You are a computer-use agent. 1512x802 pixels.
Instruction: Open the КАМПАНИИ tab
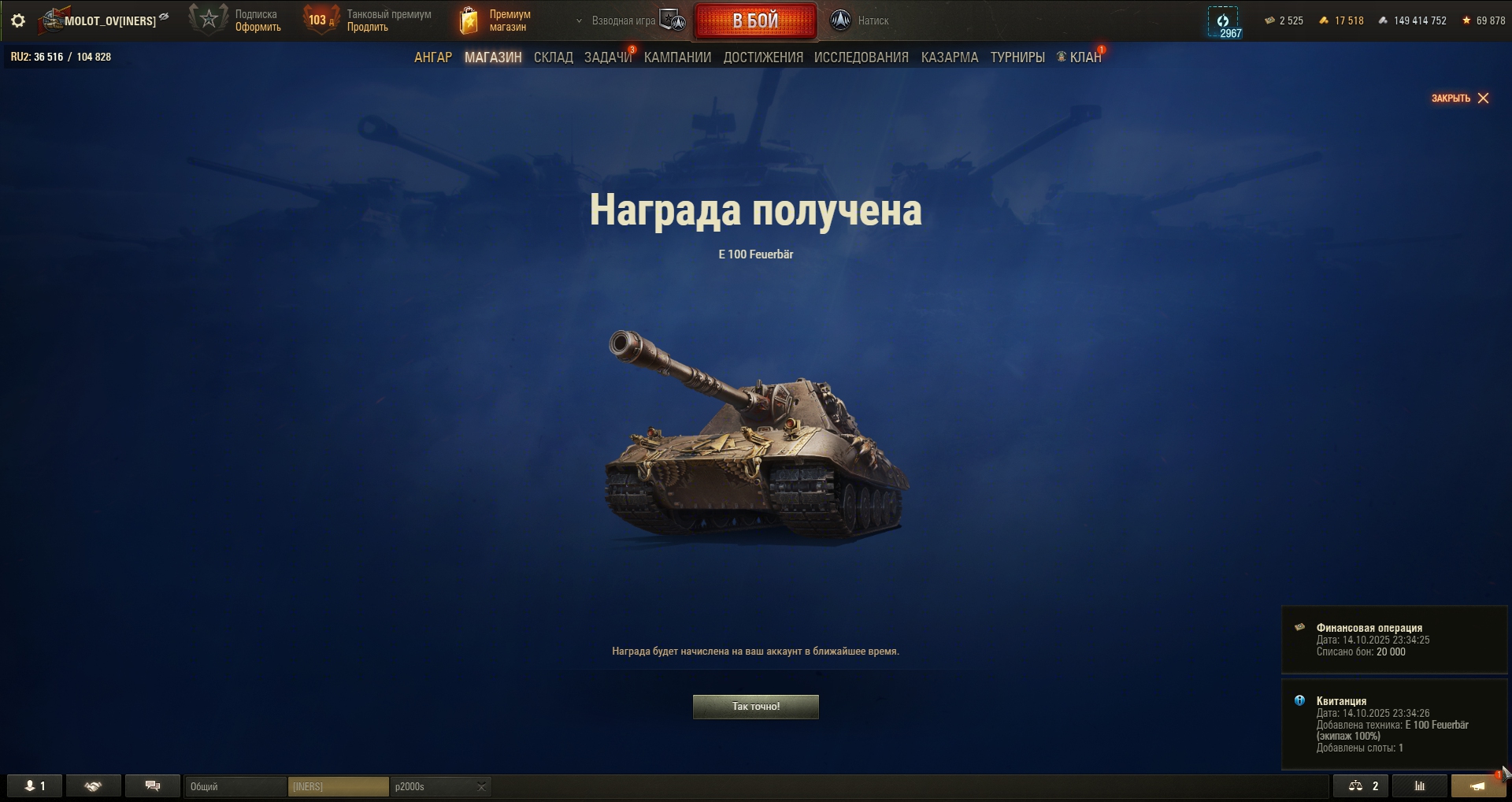[x=677, y=58]
